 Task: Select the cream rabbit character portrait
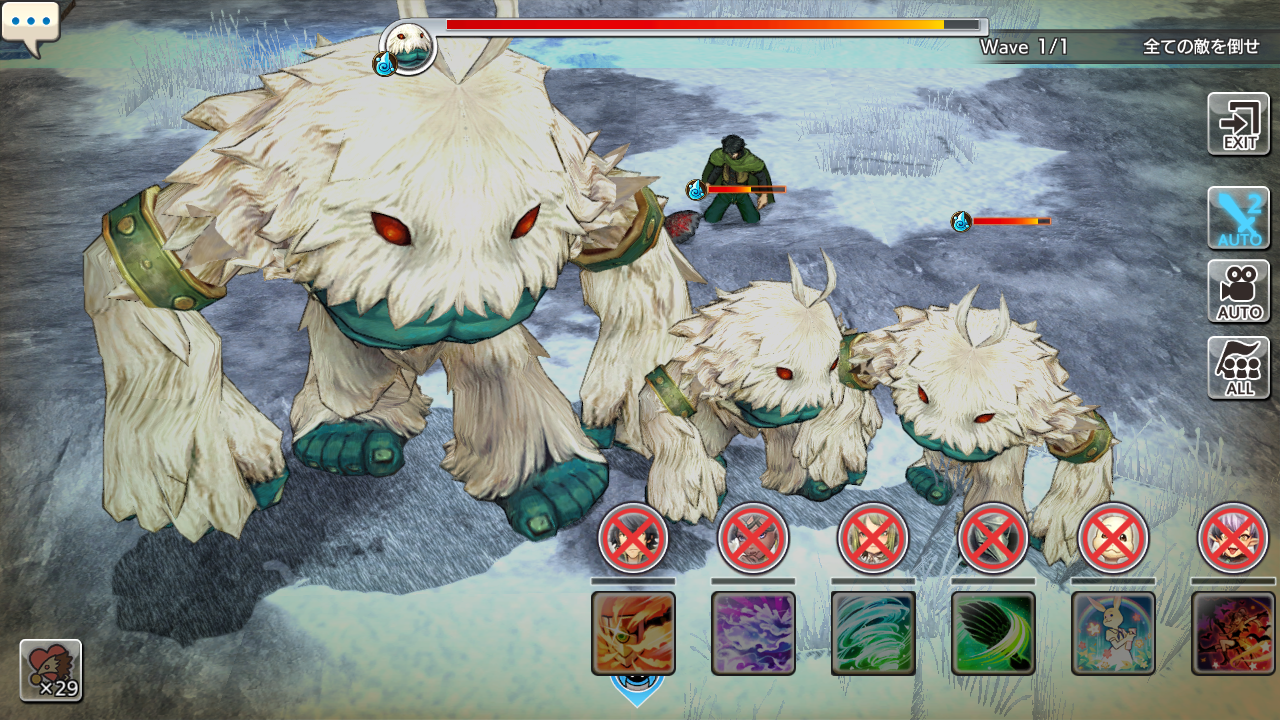click(x=1113, y=538)
